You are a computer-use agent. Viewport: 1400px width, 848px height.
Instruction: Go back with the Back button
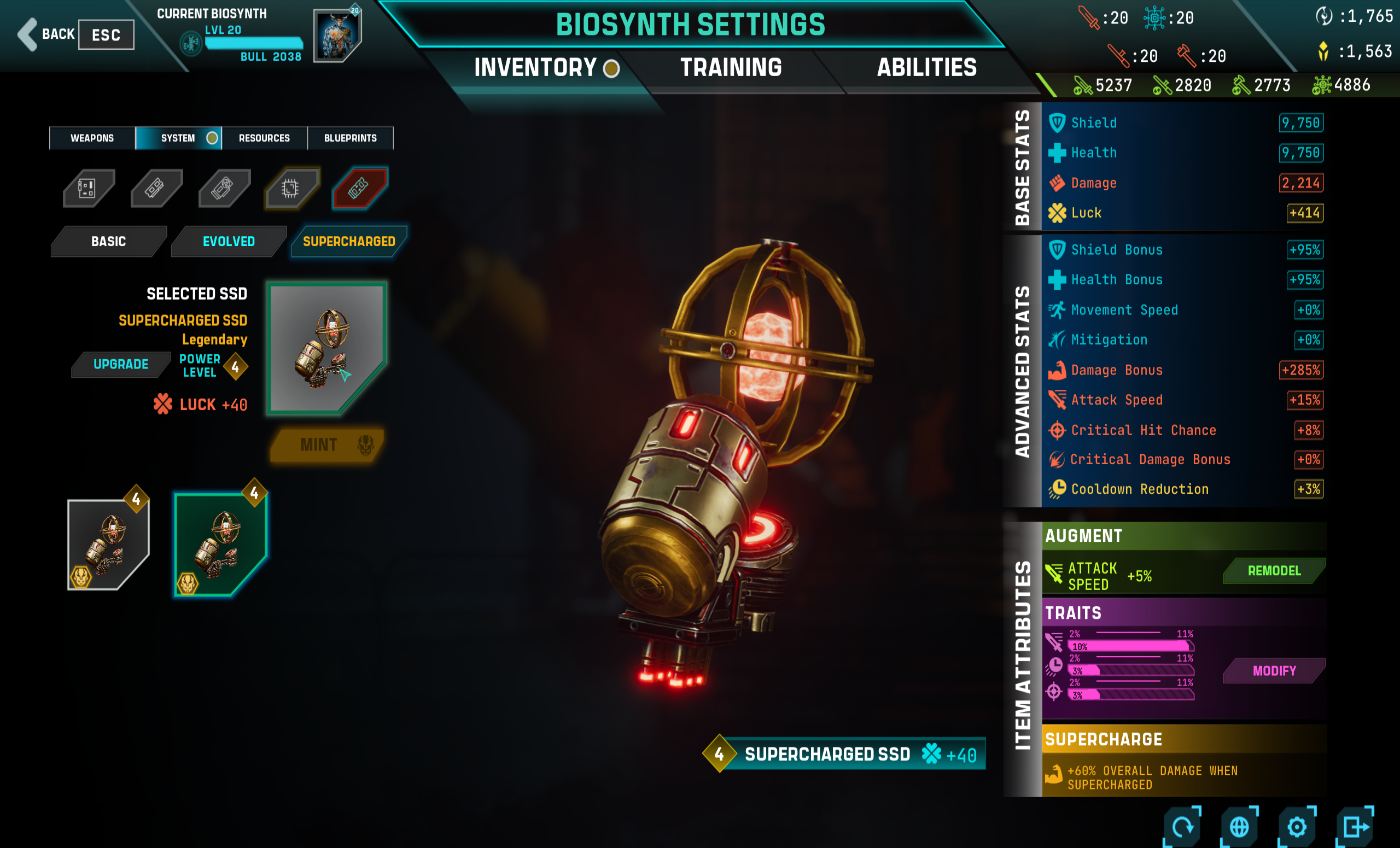click(46, 34)
